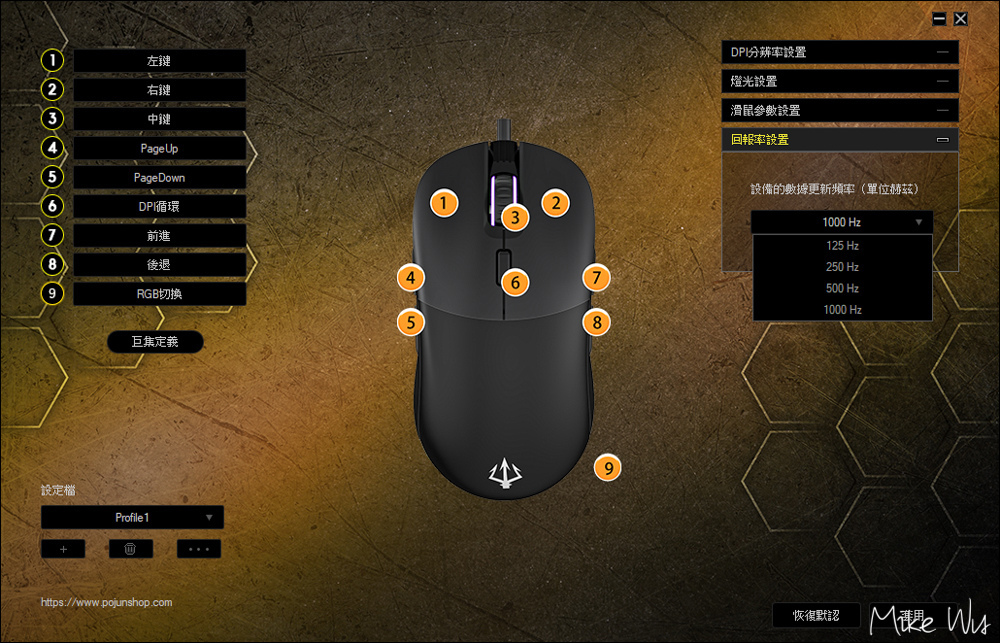This screenshot has height=643, width=1000.
Task: Choose 250 Hz polling rate option
Action: click(x=842, y=267)
